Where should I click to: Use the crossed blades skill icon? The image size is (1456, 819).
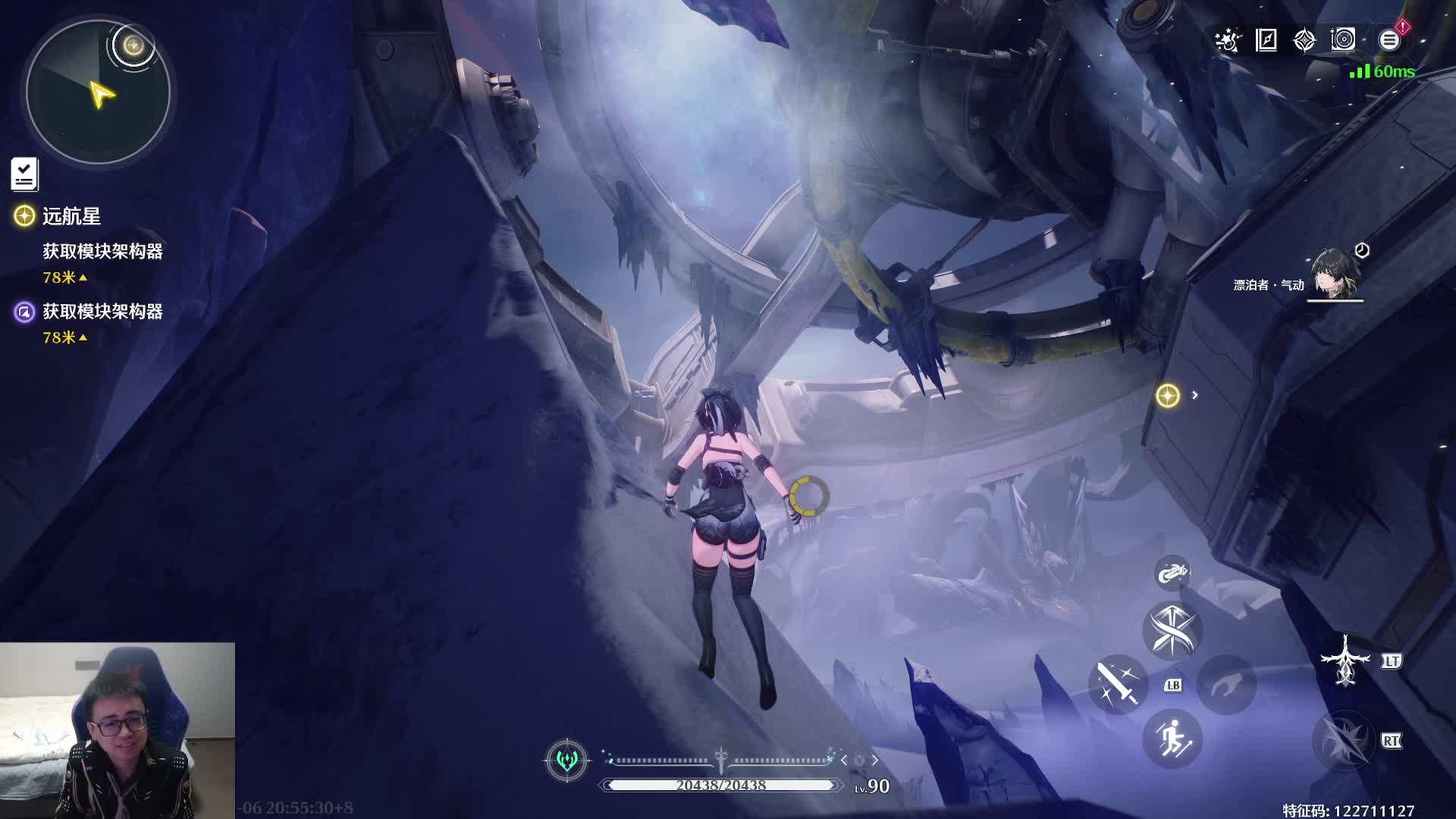pos(1172,631)
